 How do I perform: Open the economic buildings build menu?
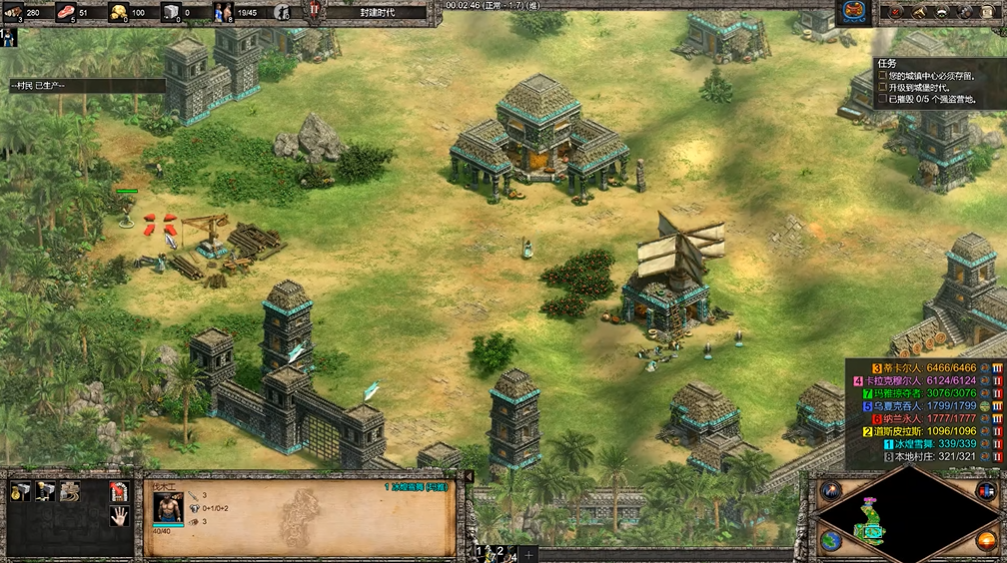pos(21,491)
